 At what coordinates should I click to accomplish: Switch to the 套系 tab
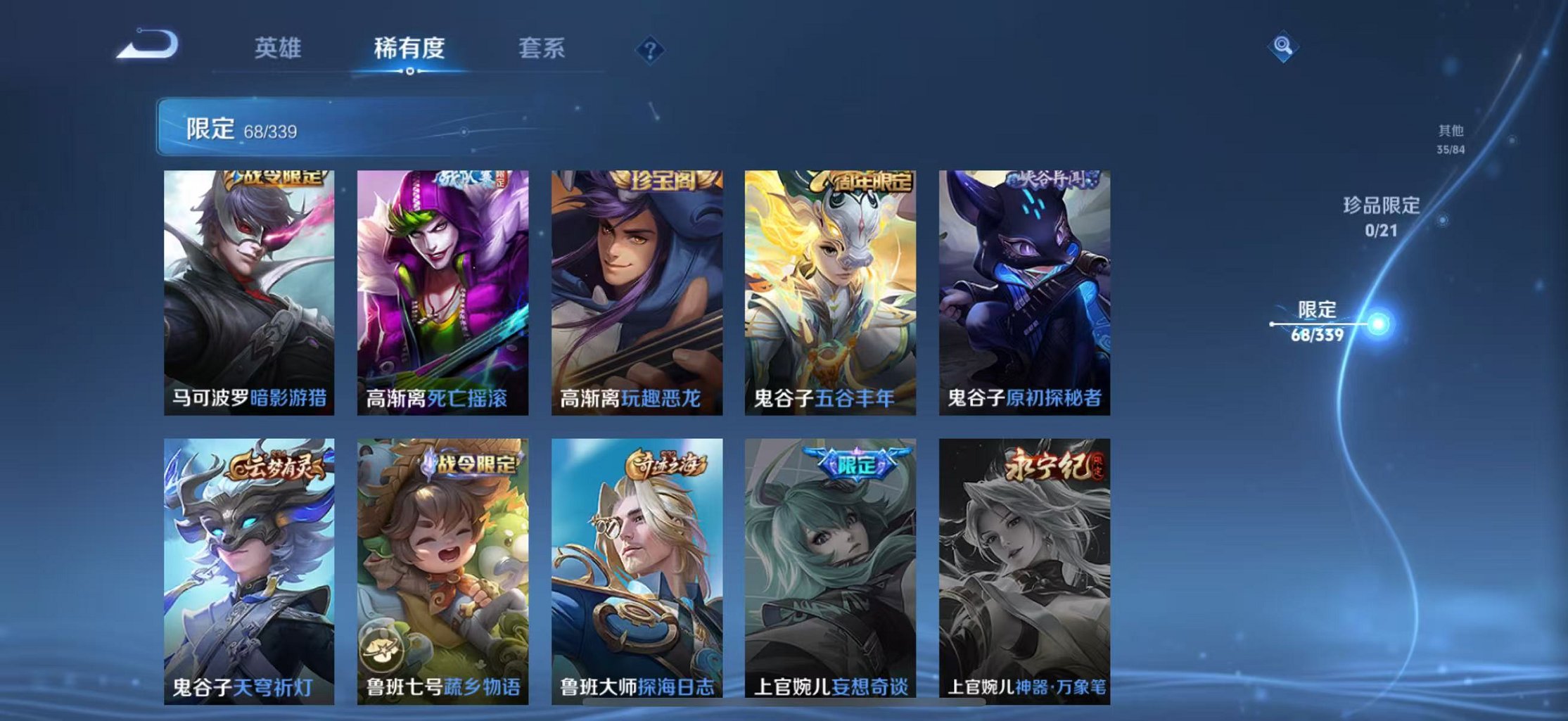542,48
